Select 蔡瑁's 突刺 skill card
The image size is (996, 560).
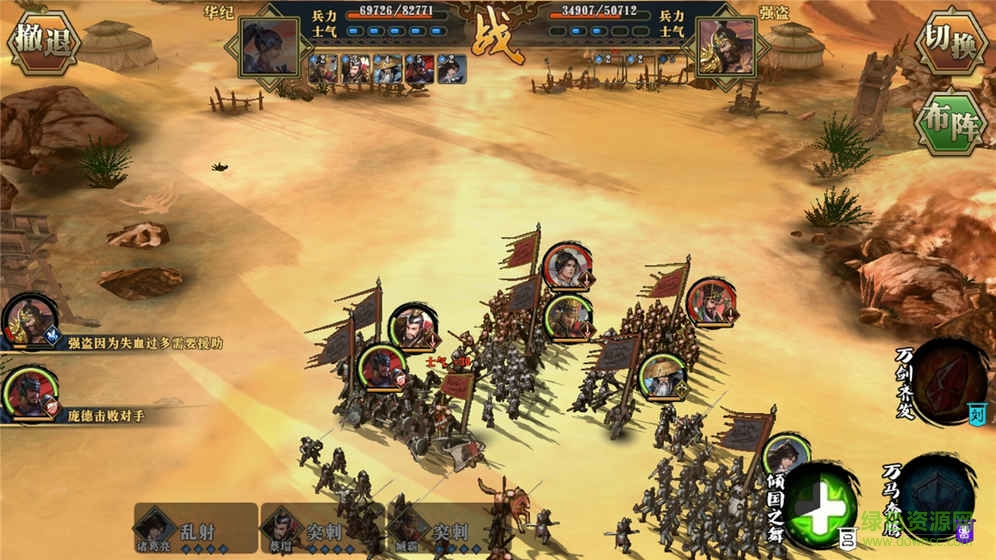[x=322, y=526]
